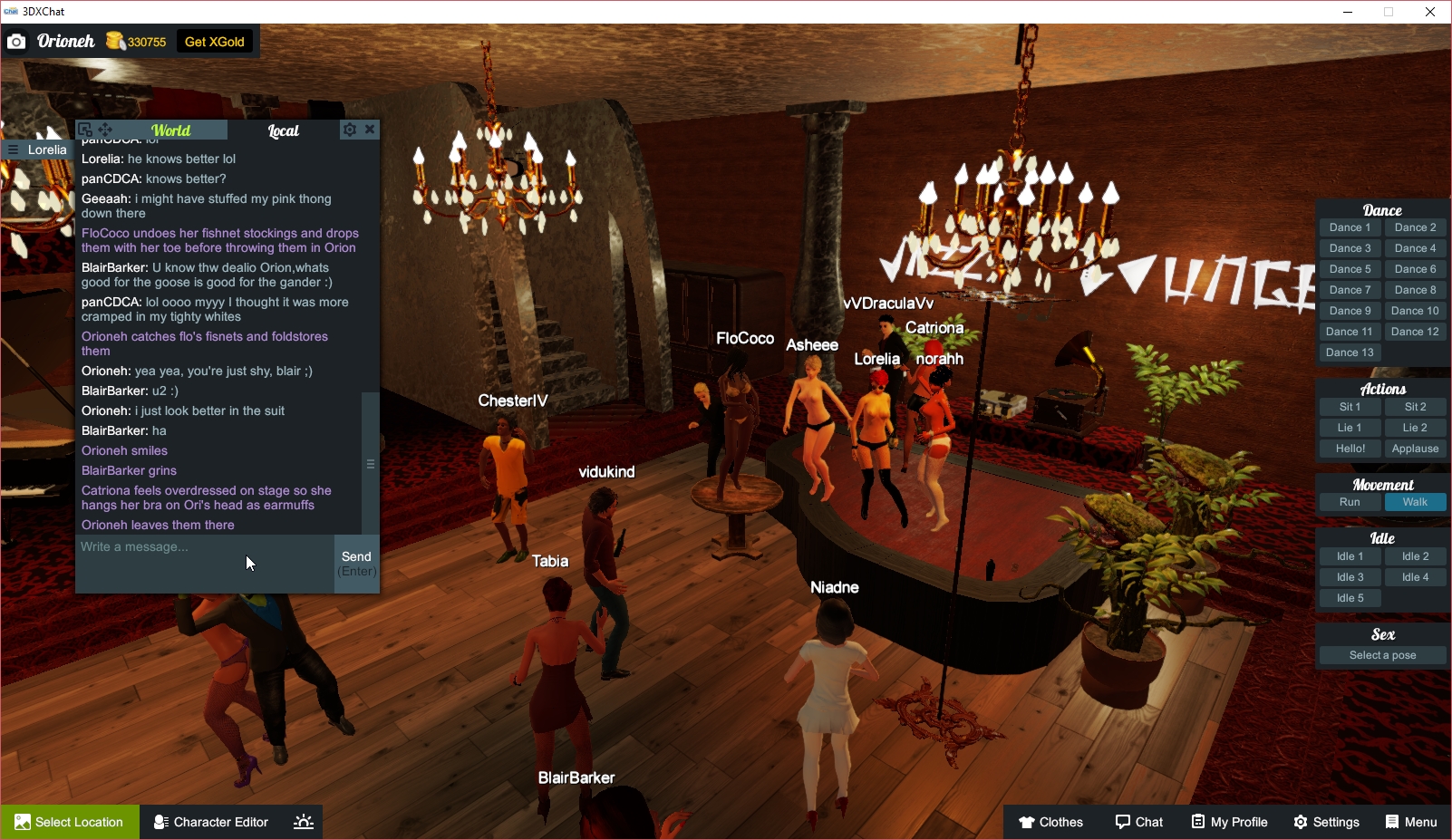The width and height of the screenshot is (1452, 840).
Task: Click the camera snapshot icon next to Orioneh
Action: click(16, 41)
